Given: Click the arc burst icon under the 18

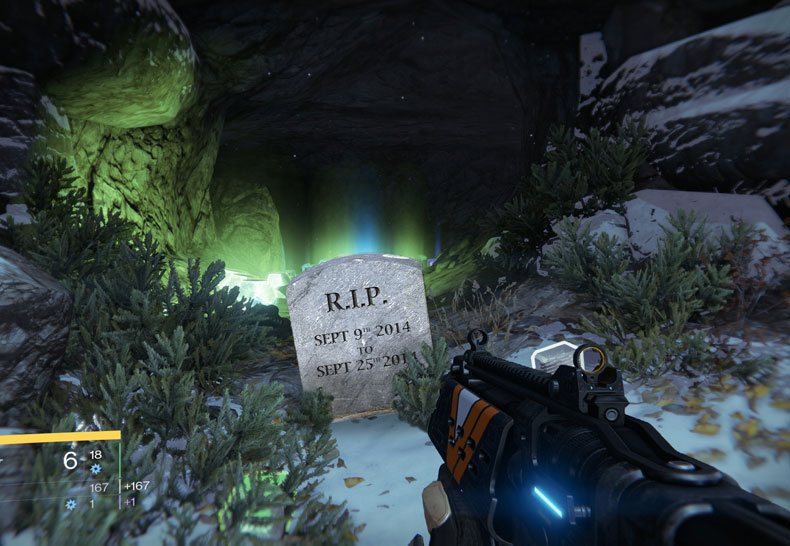Looking at the screenshot, I should 96,468.
